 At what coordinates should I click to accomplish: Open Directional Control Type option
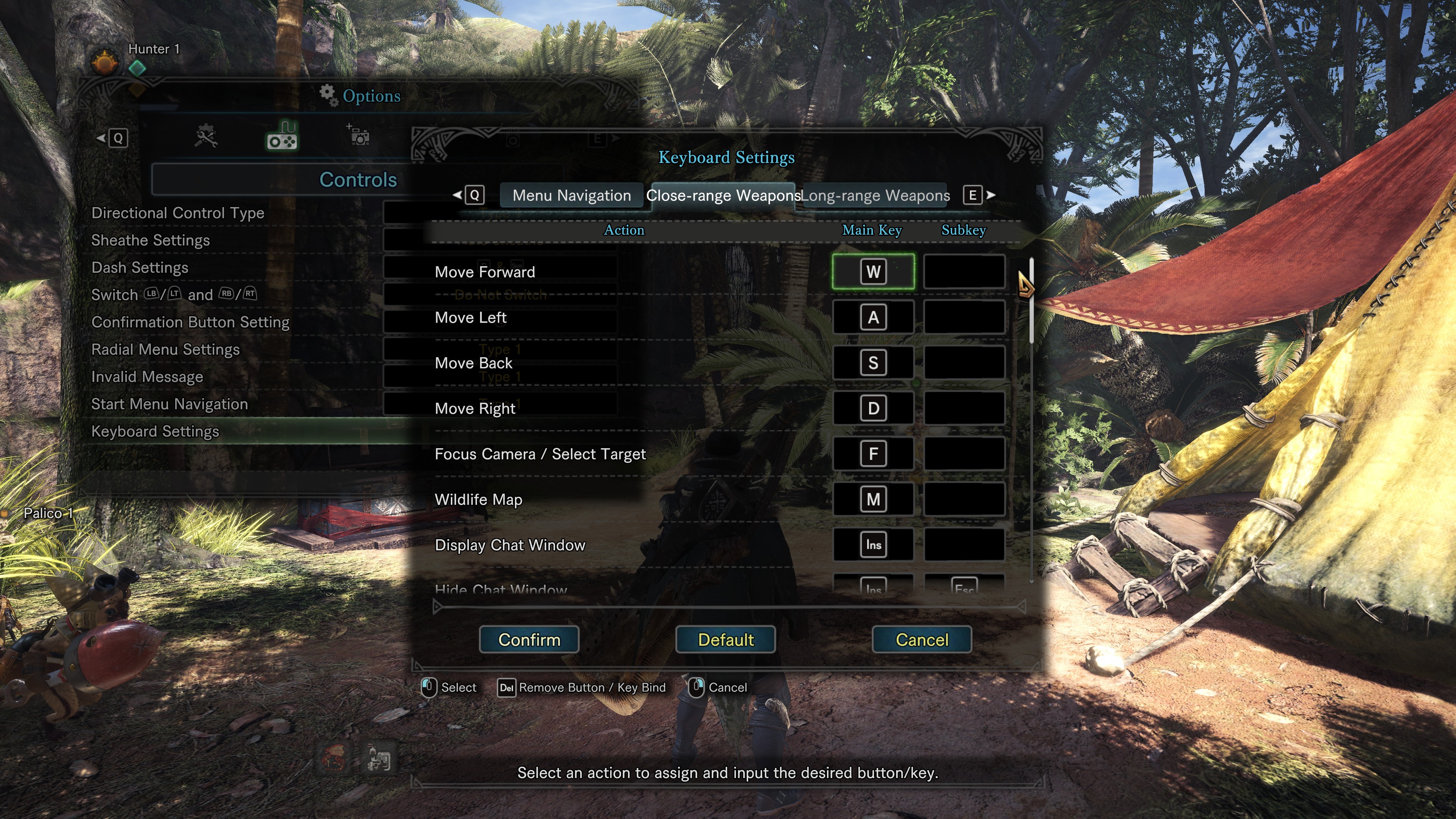177,213
